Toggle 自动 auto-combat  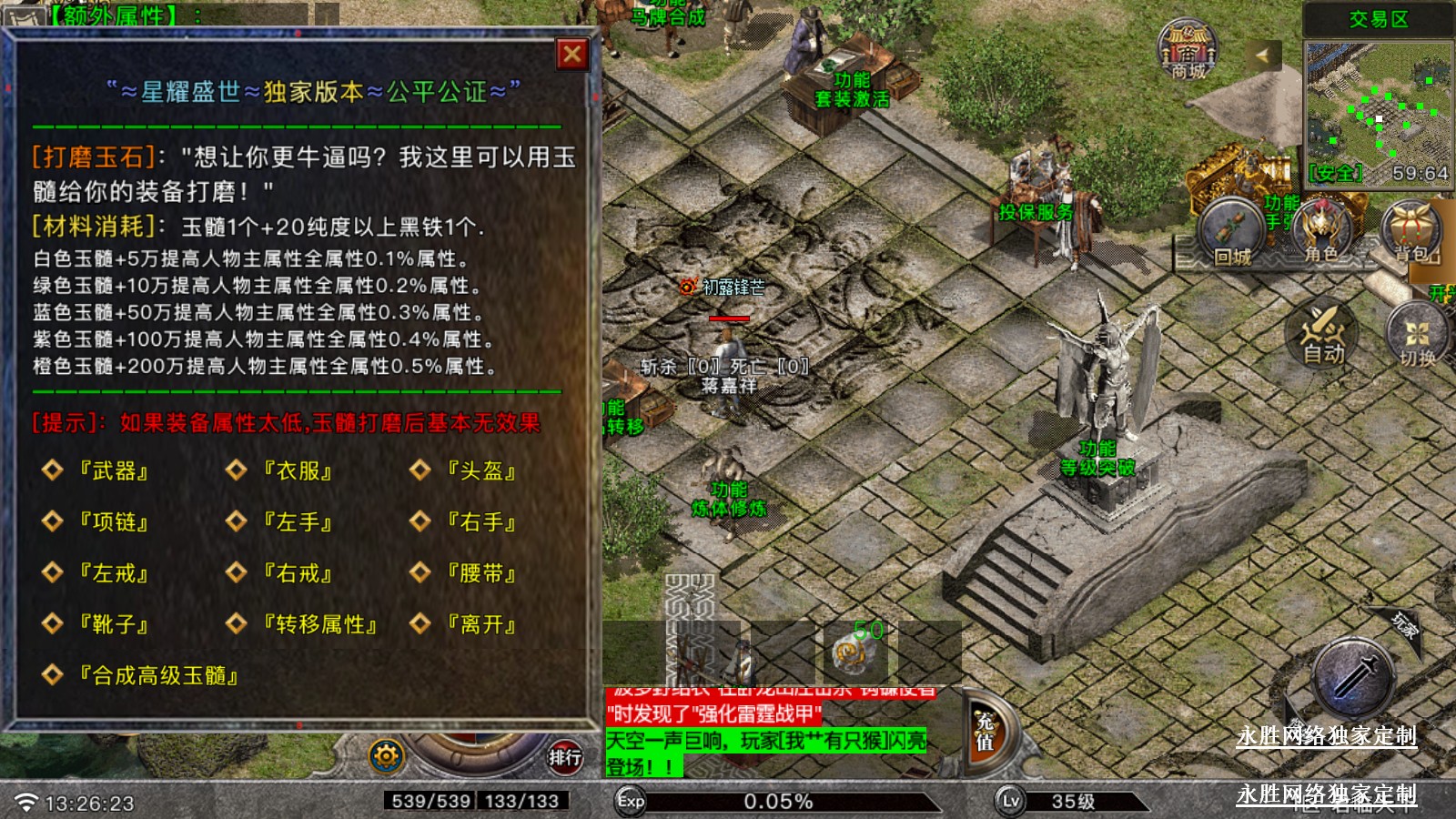1322,332
